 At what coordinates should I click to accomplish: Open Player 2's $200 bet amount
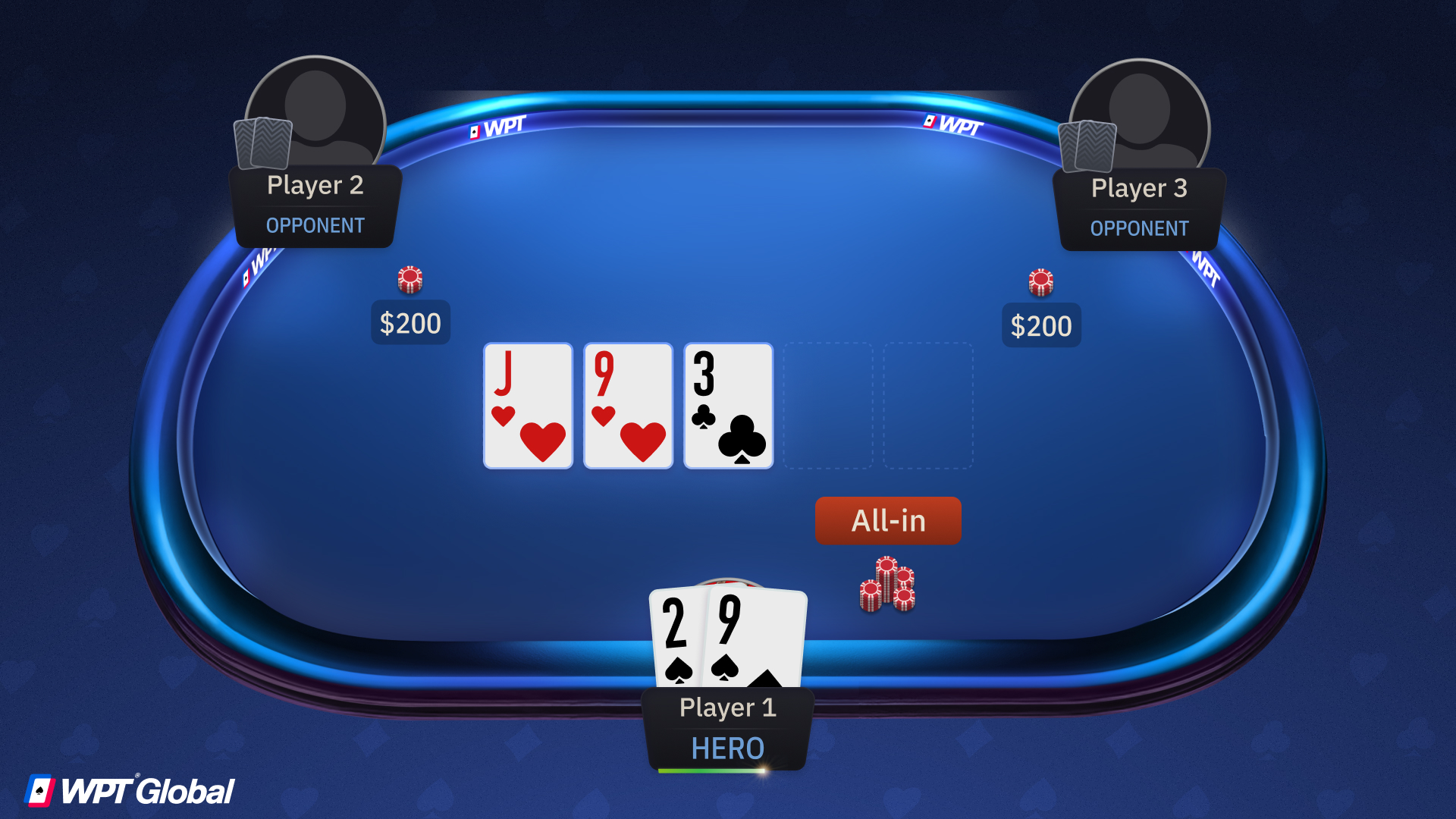409,323
